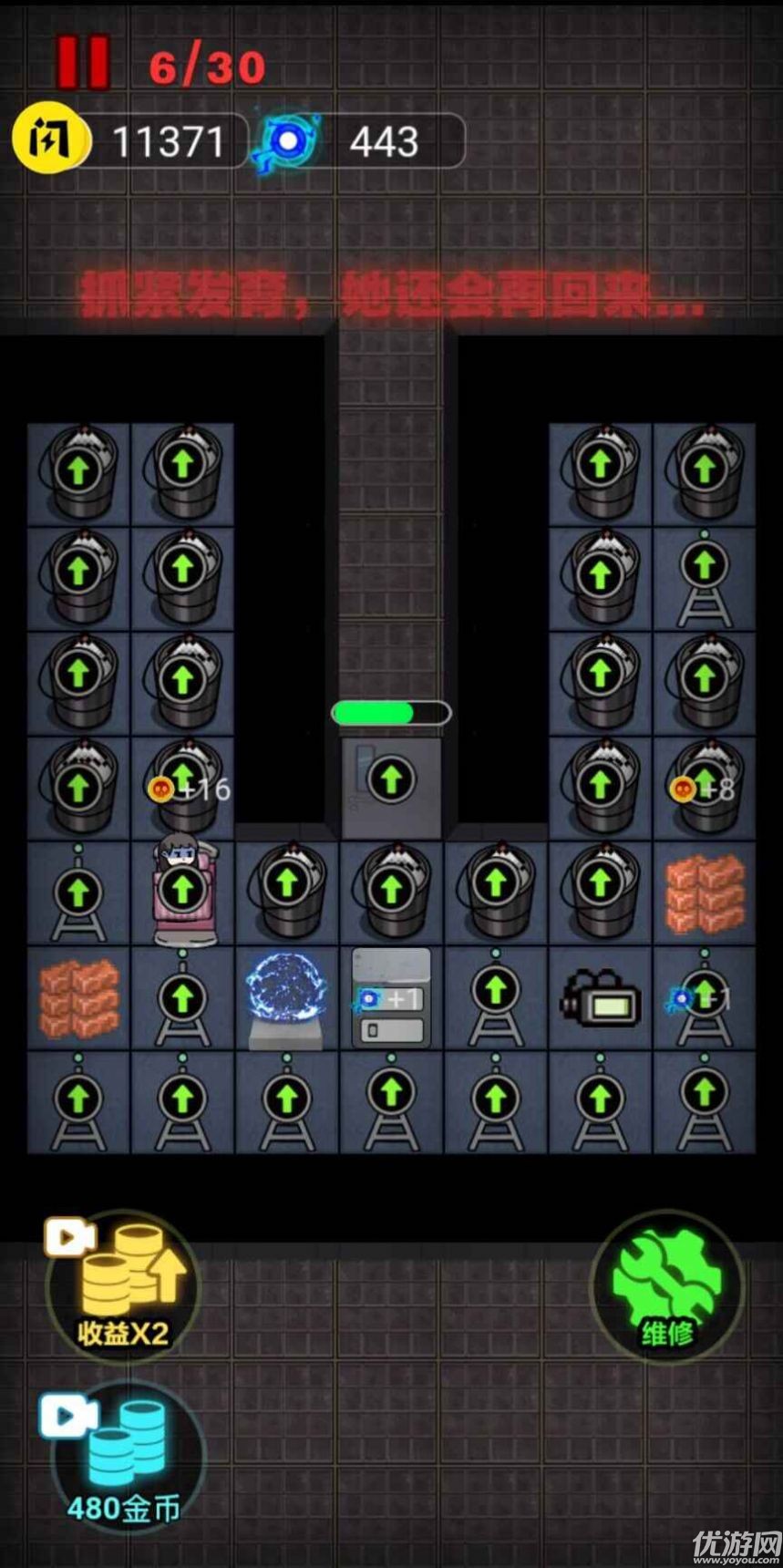Upgrade the door with the health bar
The image size is (783, 1568).
(x=391, y=780)
